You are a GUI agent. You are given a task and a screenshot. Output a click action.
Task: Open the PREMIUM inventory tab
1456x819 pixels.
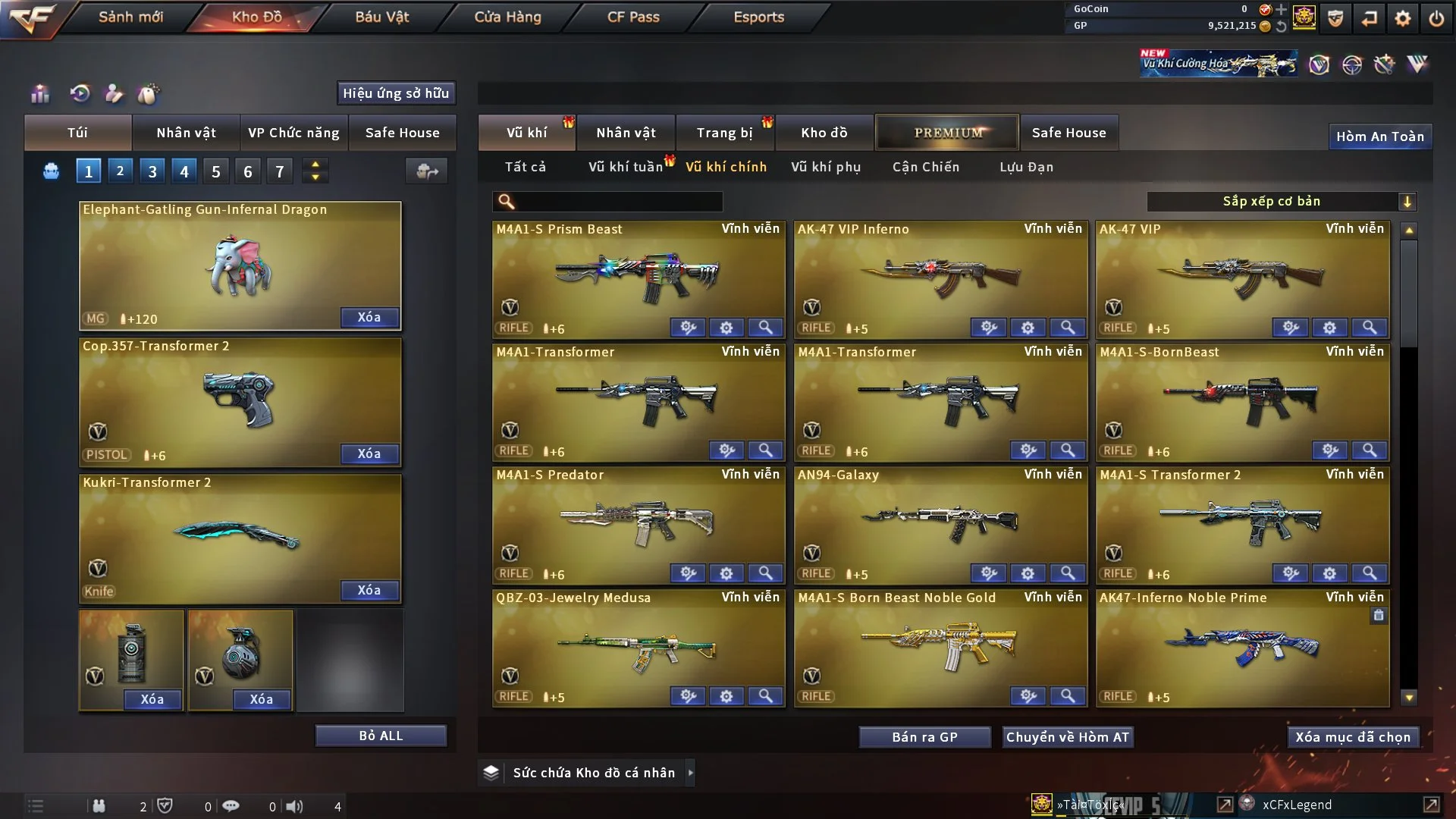(x=947, y=133)
